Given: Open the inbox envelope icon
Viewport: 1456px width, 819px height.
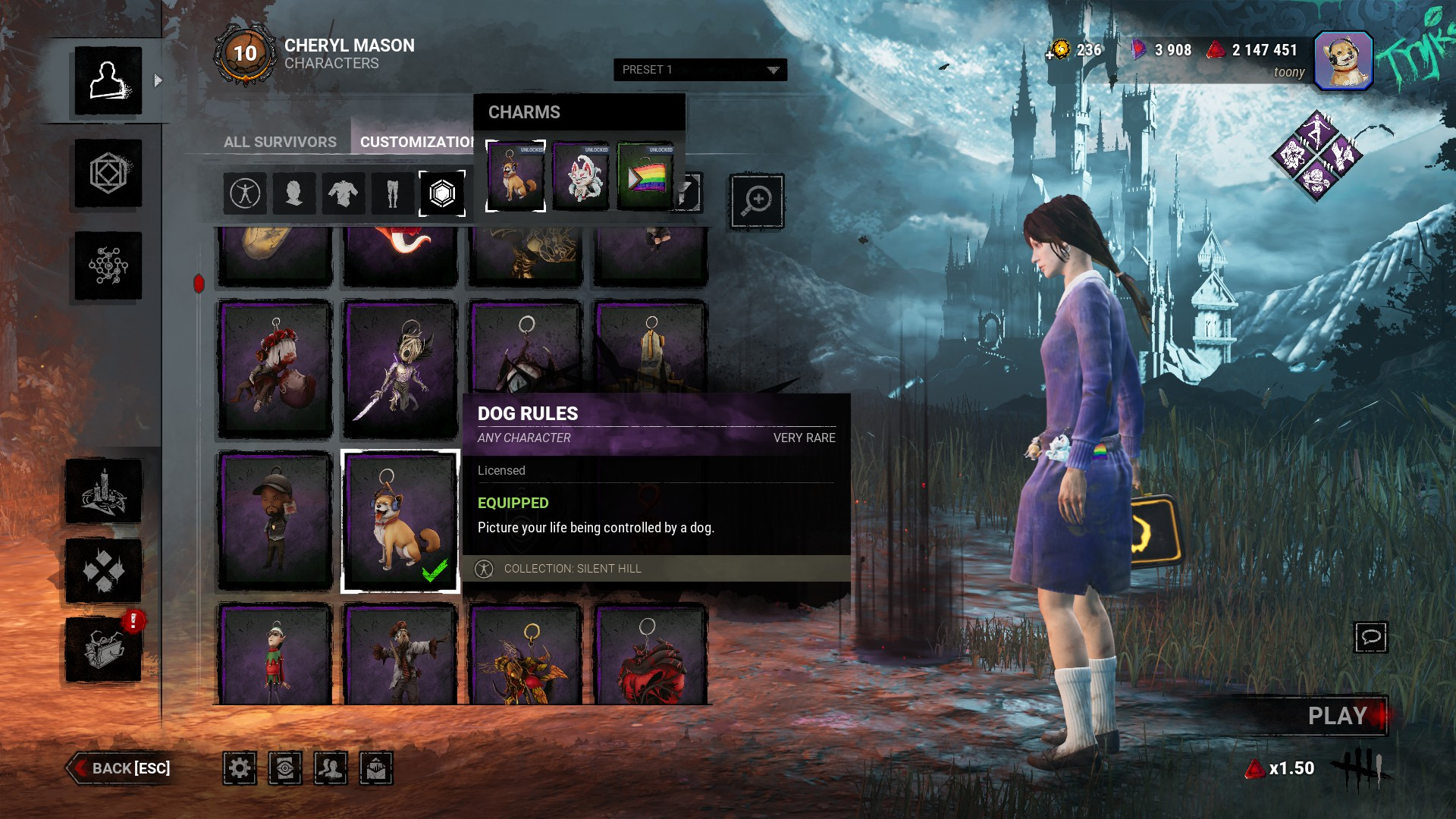Looking at the screenshot, I should click(x=376, y=768).
